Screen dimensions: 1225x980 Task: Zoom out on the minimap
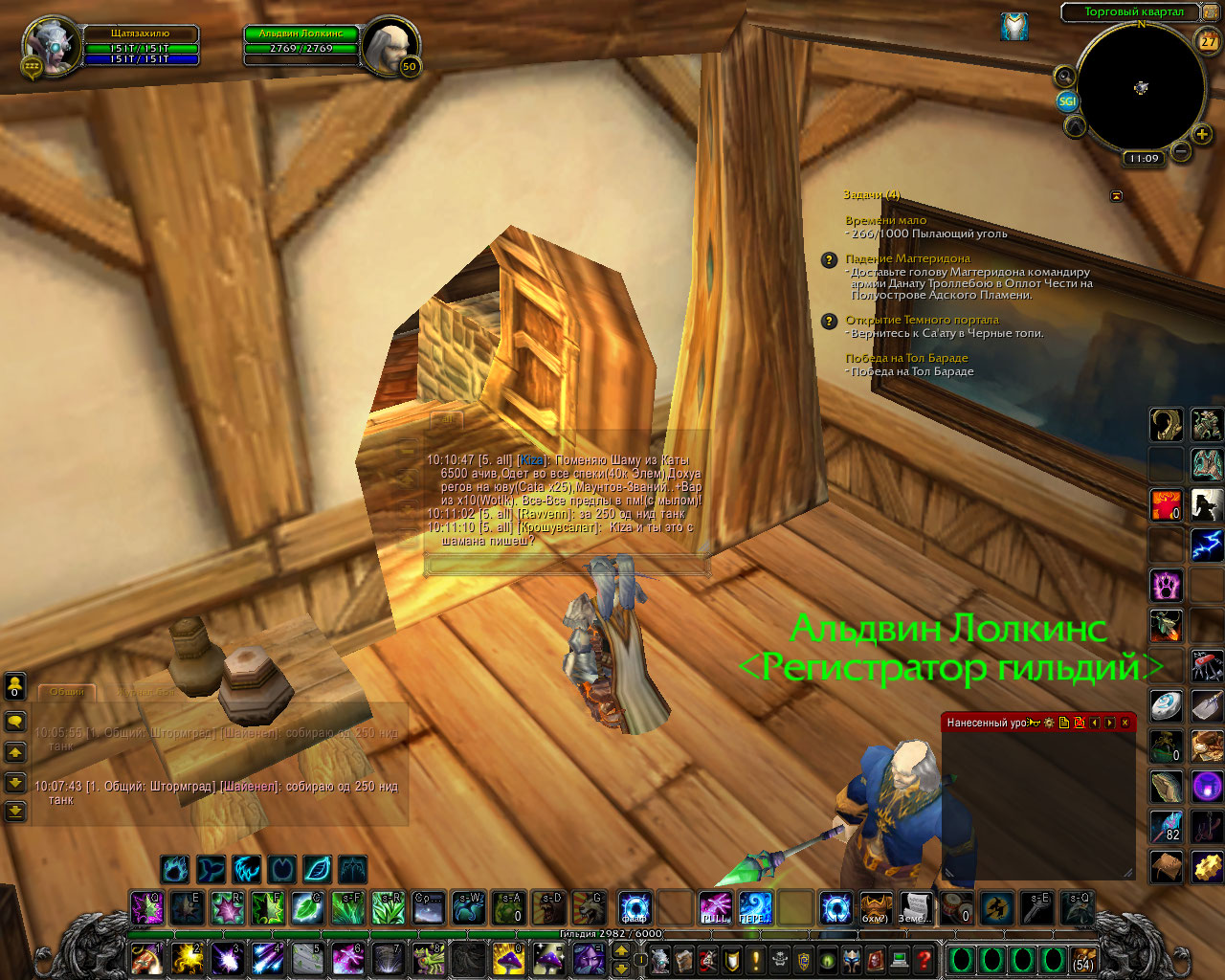click(1181, 151)
